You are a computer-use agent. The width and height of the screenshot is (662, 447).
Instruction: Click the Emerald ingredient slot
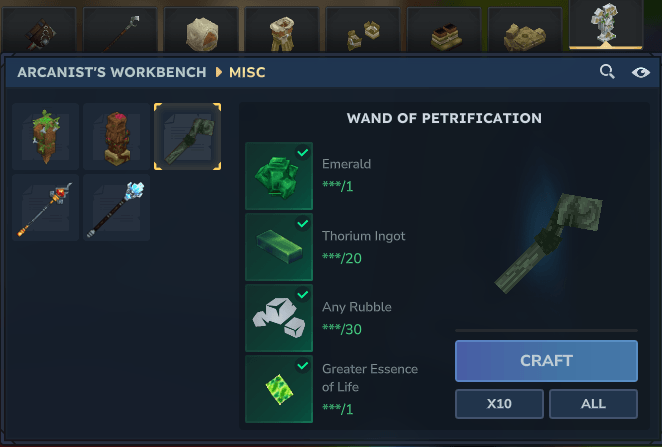[278, 175]
